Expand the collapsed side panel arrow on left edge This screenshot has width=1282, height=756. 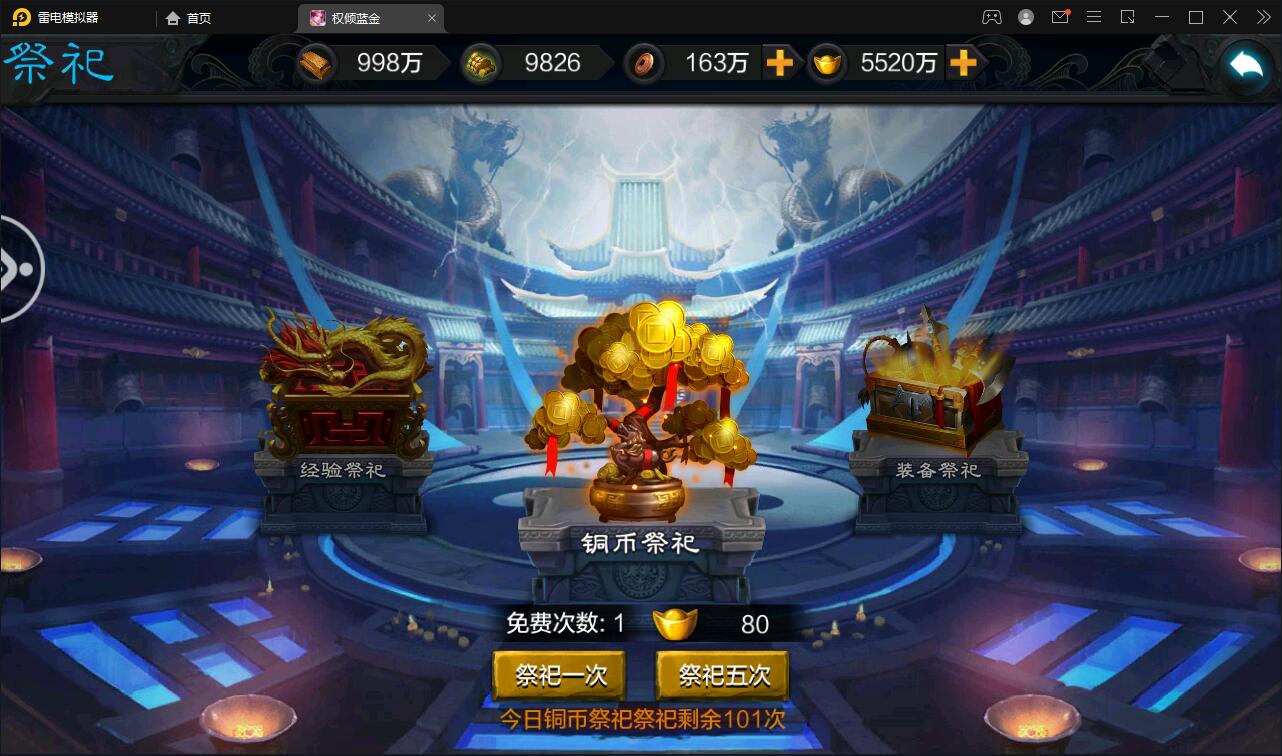pos(18,268)
